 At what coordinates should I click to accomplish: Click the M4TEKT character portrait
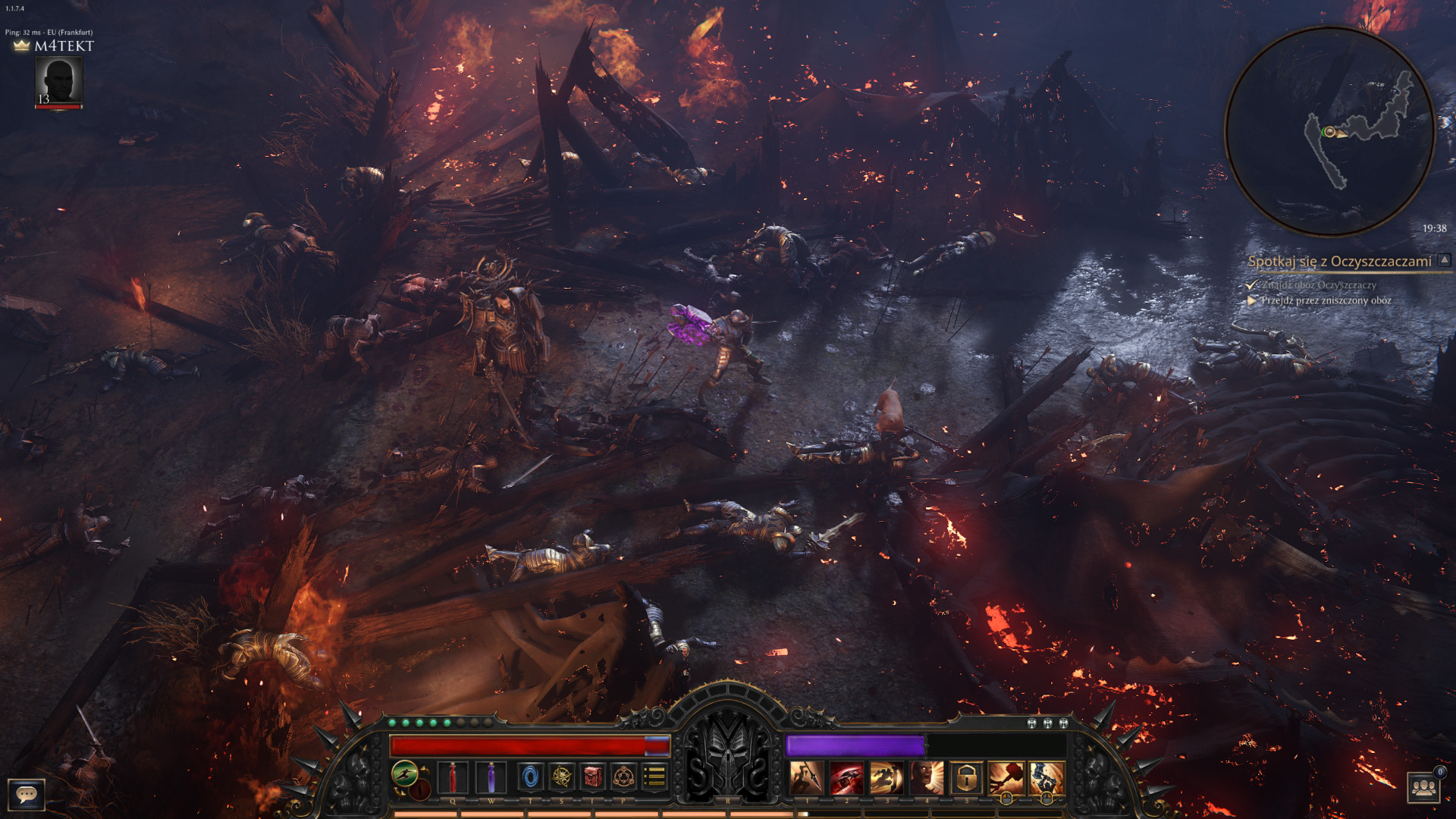point(58,82)
